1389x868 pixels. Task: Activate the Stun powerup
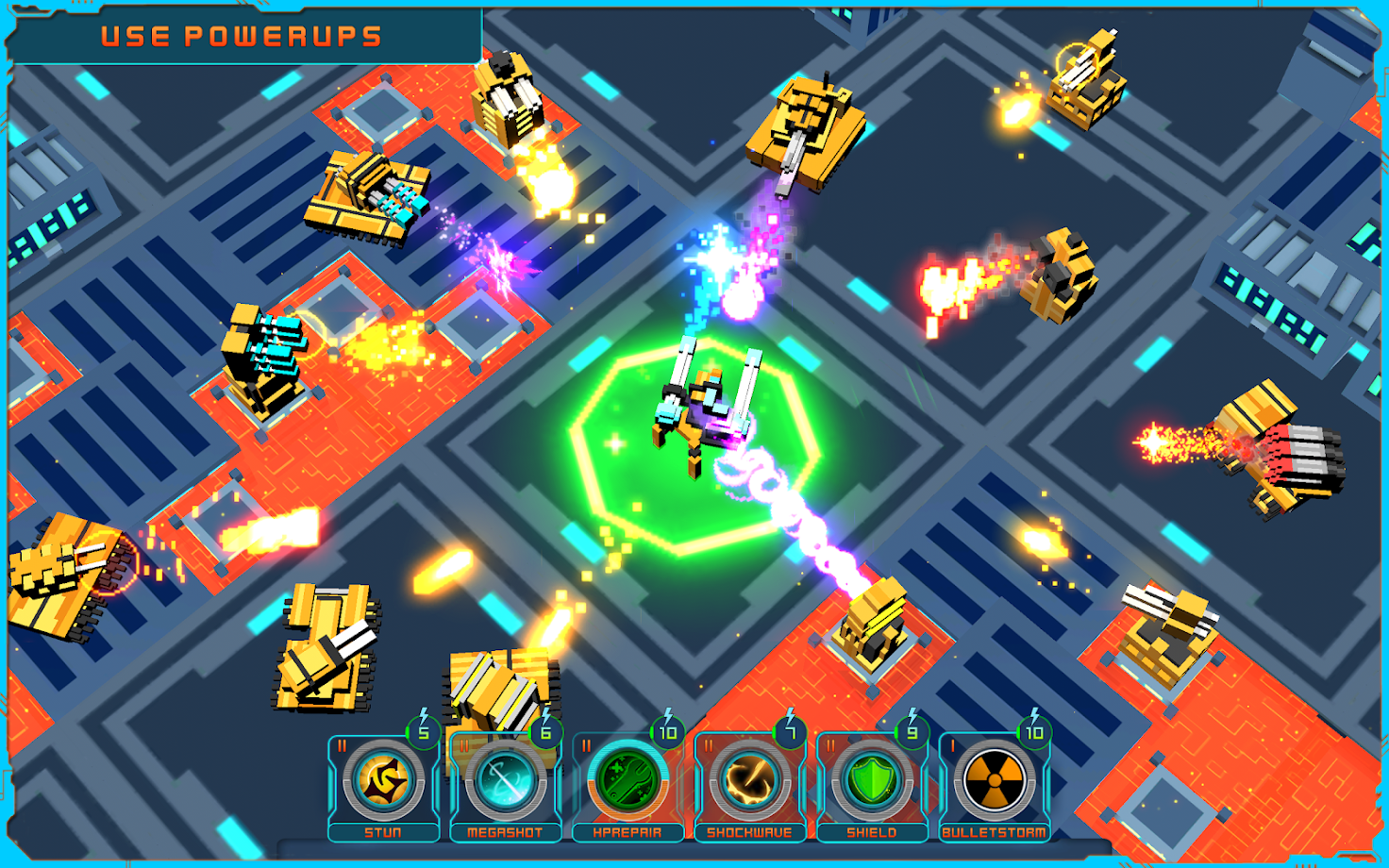[383, 781]
